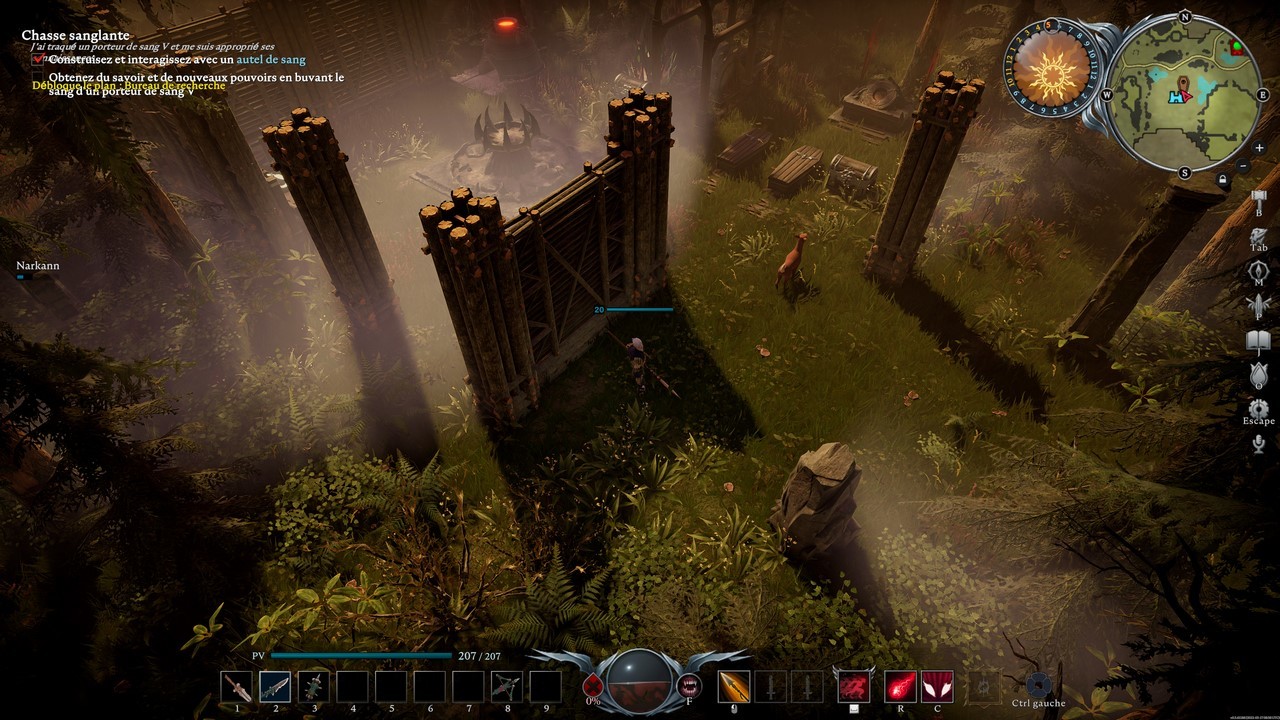Select the crossbow in hotbar slot 8
This screenshot has height=720, width=1280.
coord(507,686)
